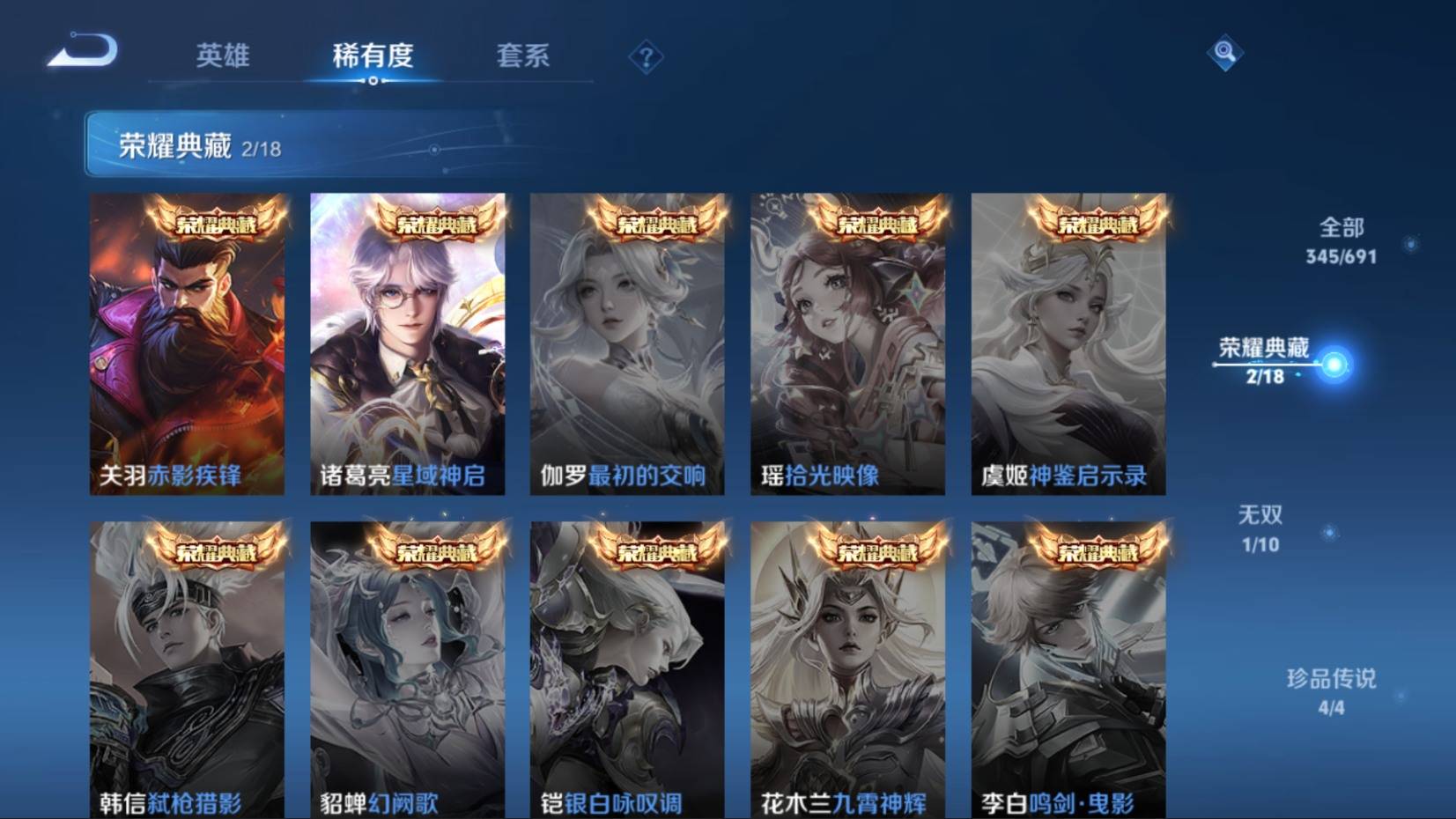Open the 铠 银白咏叹调 skin card
The height and width of the screenshot is (819, 1456).
(x=627, y=669)
